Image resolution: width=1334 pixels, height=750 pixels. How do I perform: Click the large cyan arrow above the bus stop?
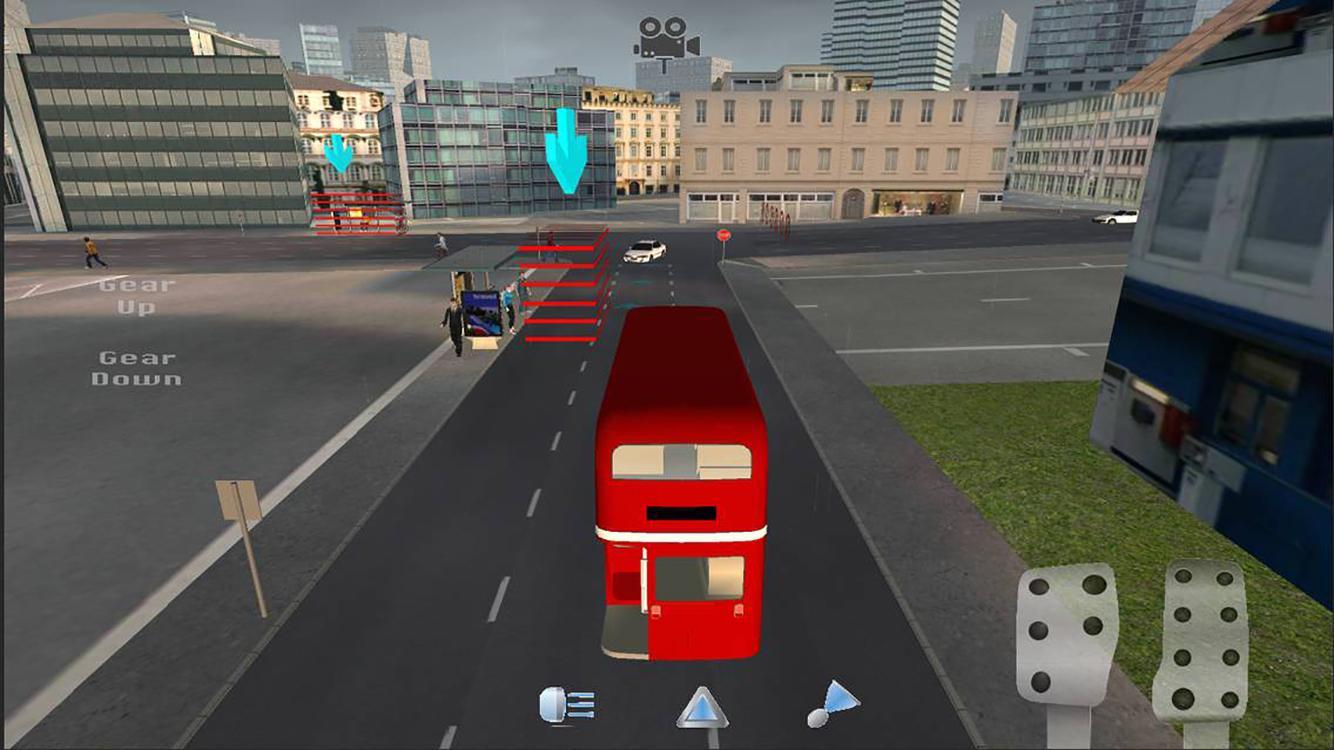pyautogui.click(x=567, y=150)
